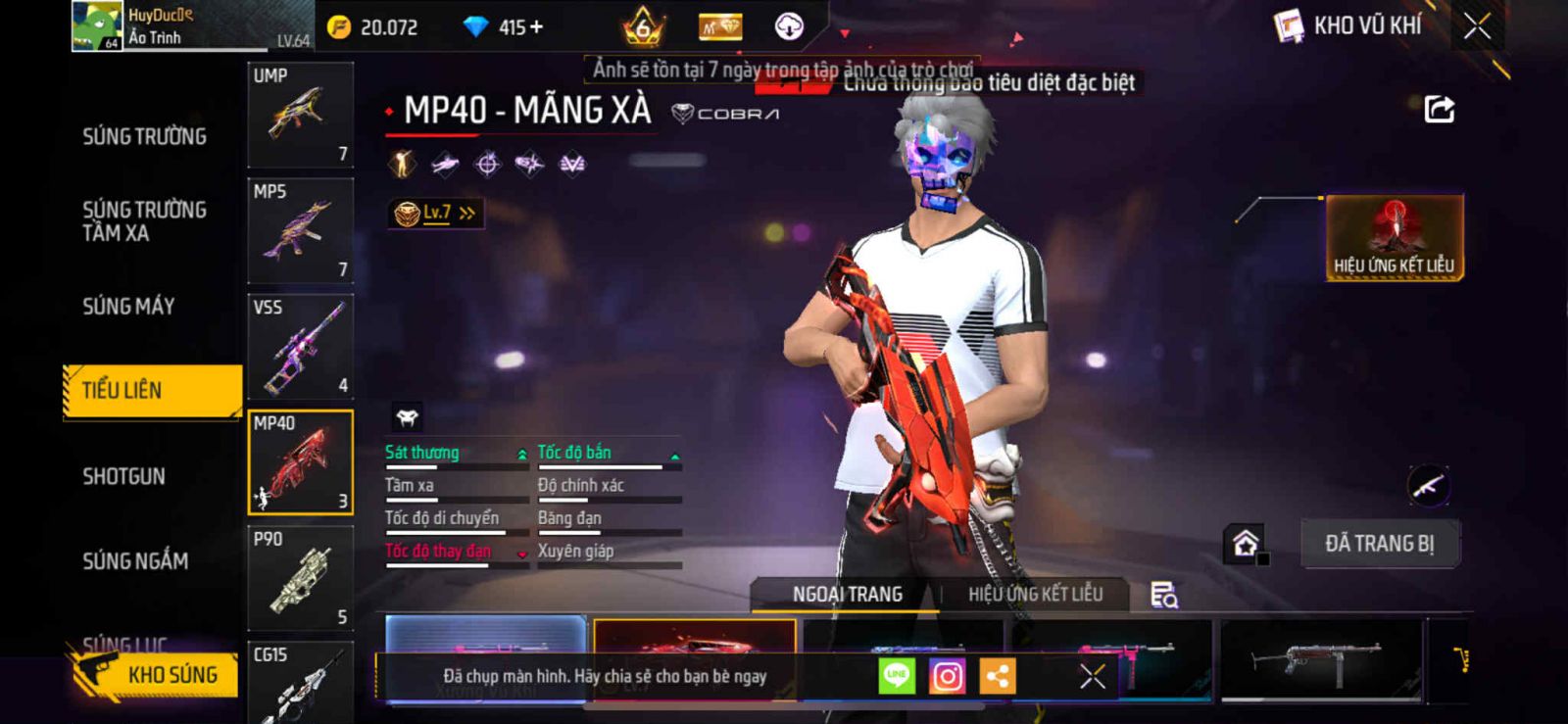The height and width of the screenshot is (724, 1568).
Task: Share the screenshot via LINE
Action: [x=897, y=676]
